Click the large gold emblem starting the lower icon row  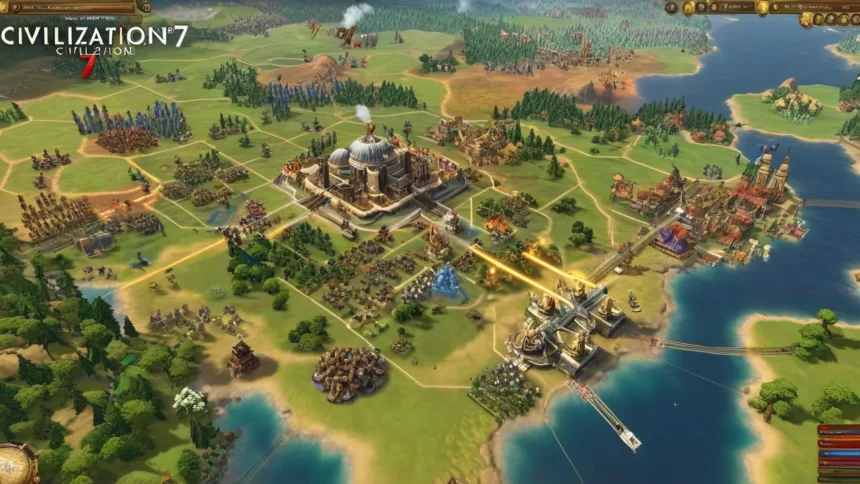[x=807, y=19]
